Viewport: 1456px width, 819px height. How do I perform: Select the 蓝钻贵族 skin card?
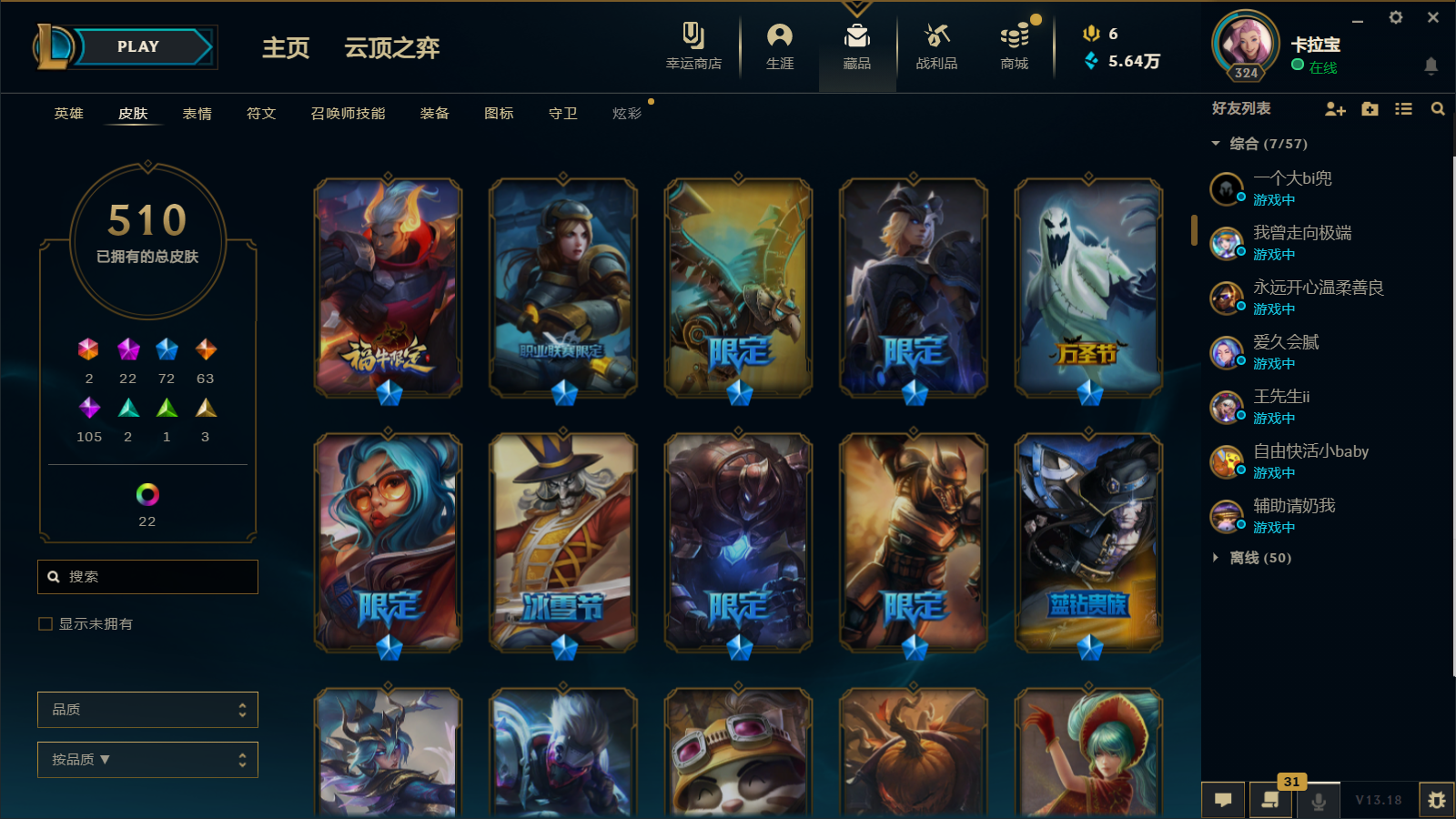pyautogui.click(x=1088, y=542)
